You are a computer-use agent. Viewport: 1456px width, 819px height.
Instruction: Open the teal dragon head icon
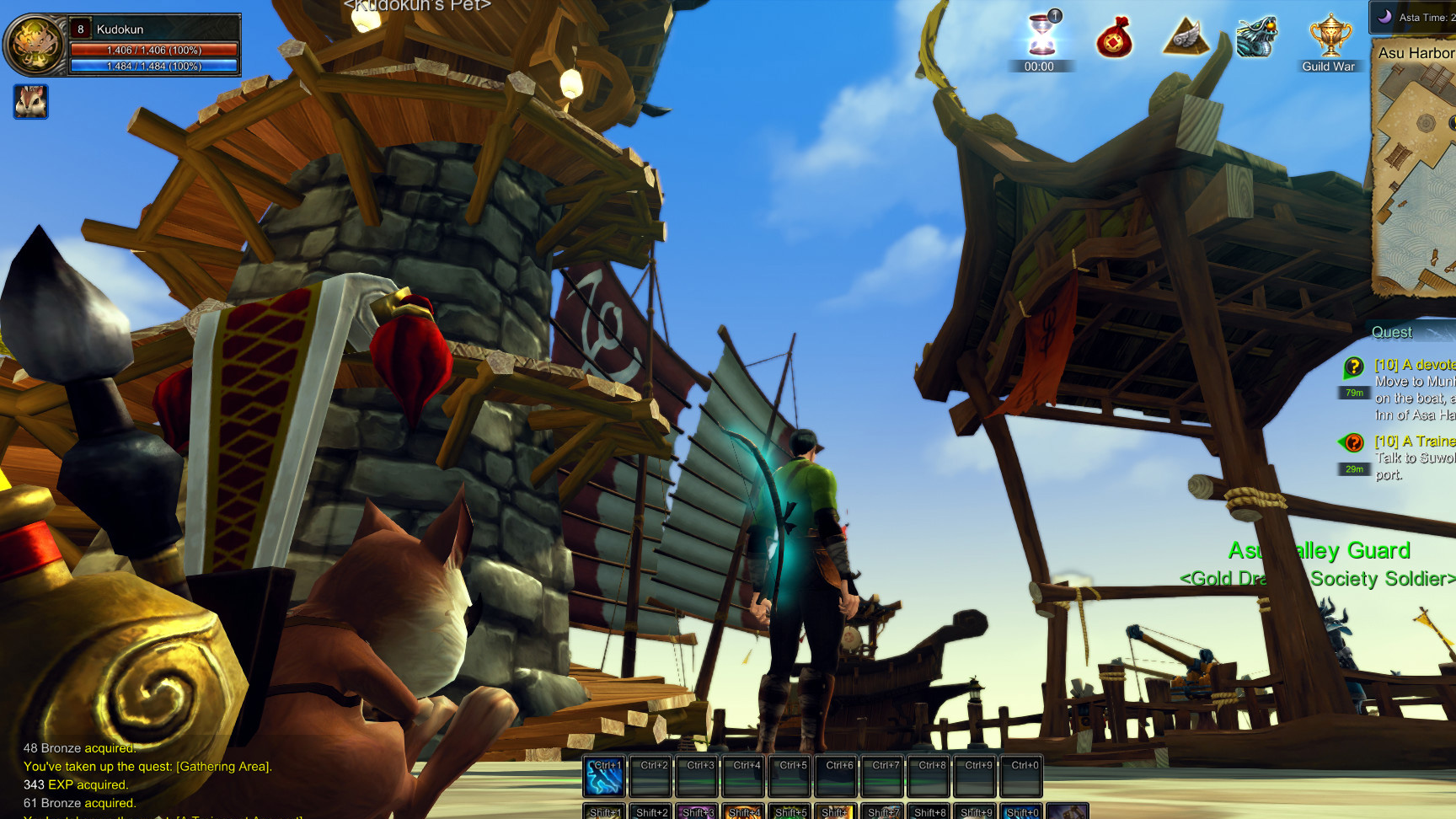coord(1256,37)
